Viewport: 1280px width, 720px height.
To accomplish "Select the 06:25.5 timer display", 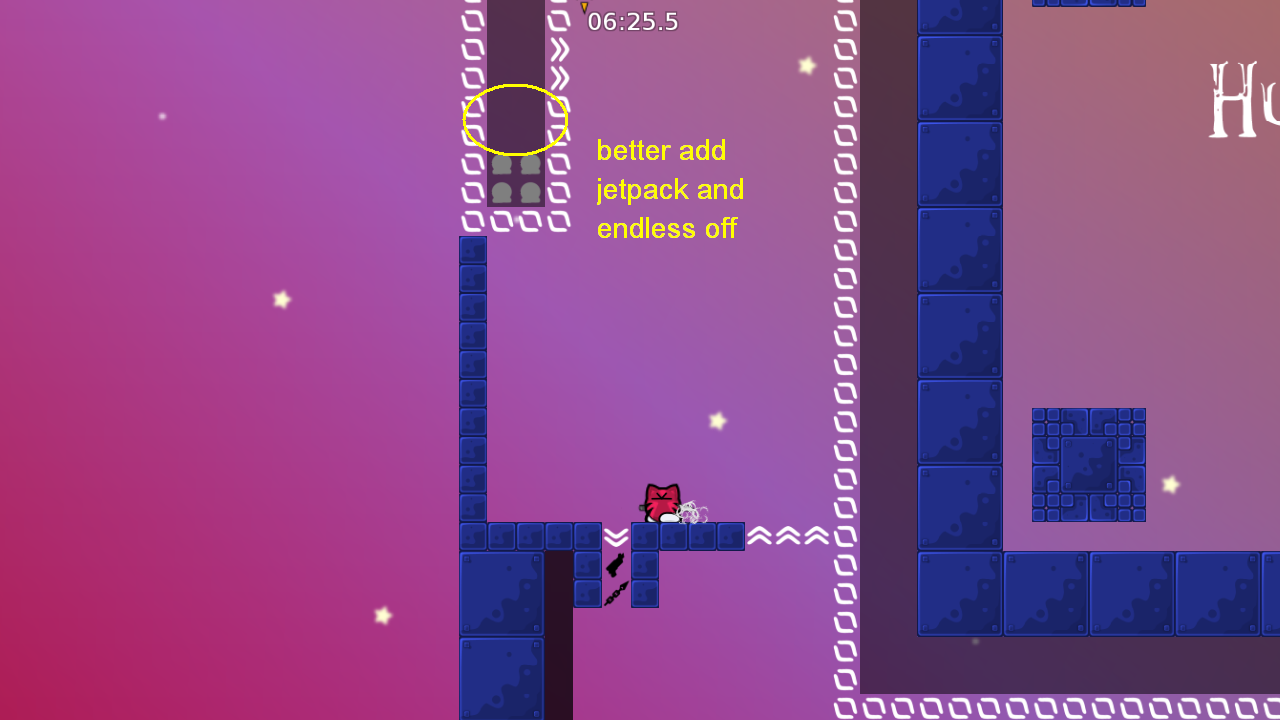I will (x=633, y=21).
